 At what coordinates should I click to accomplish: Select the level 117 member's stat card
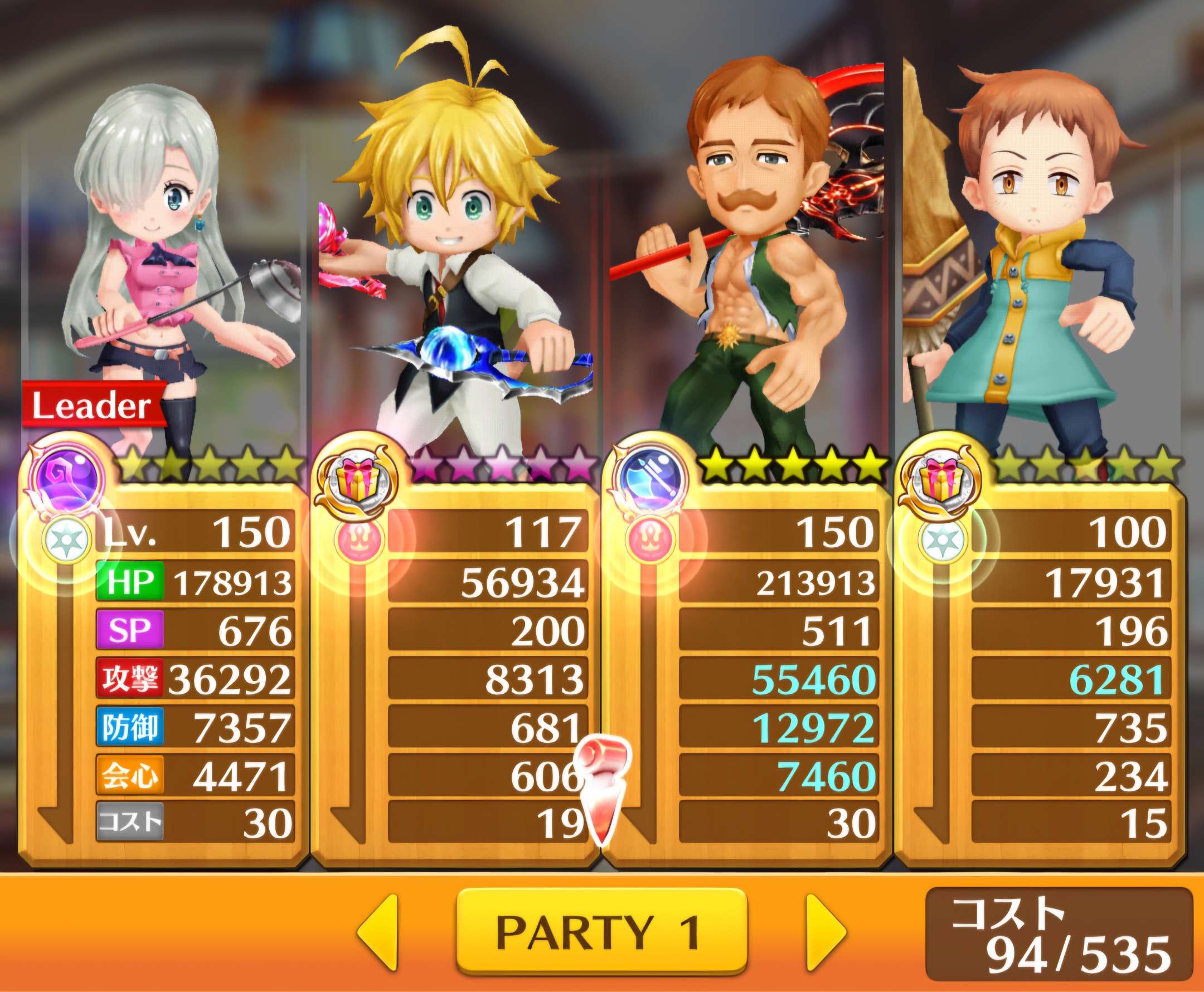457,674
